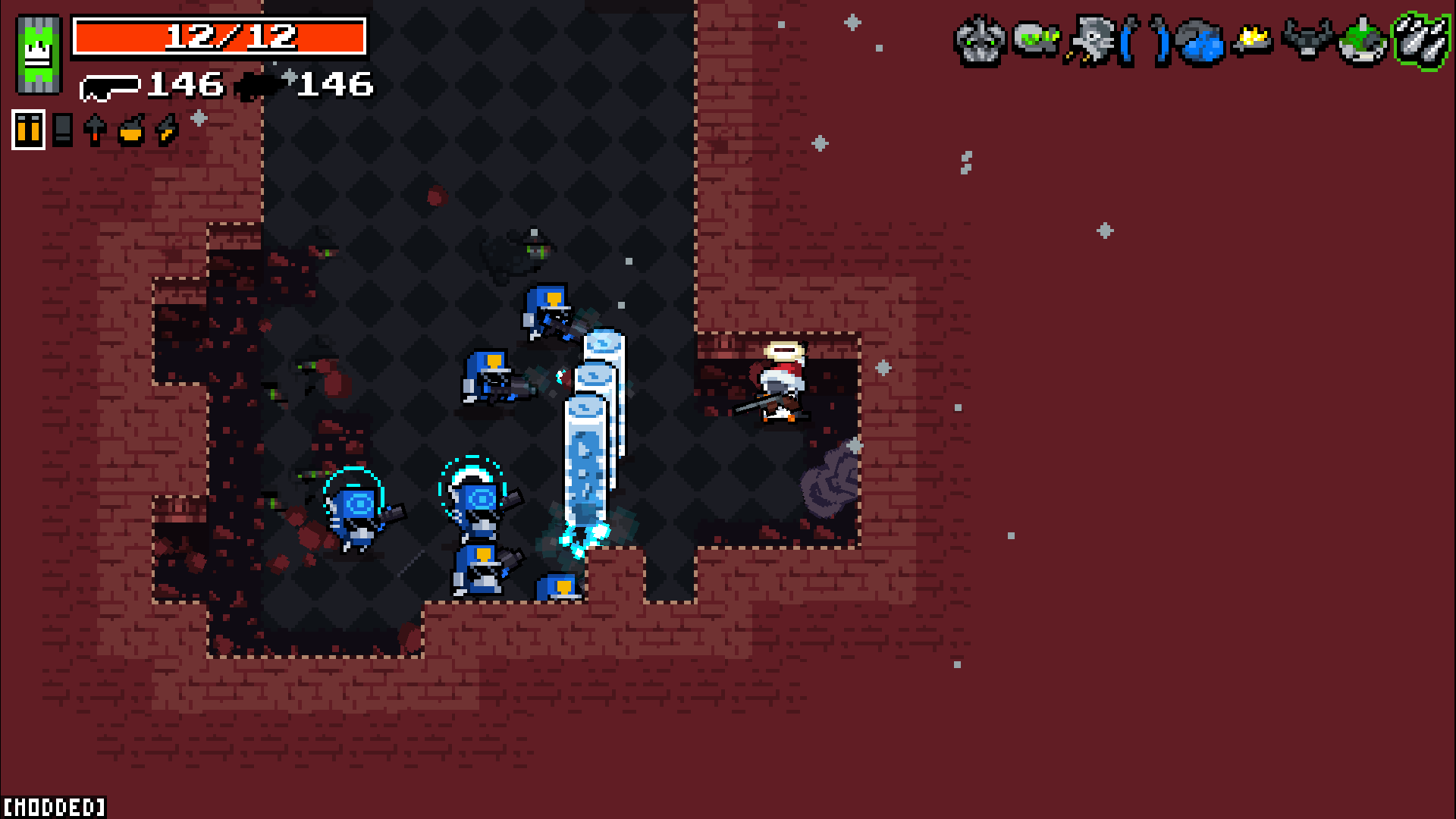Image resolution: width=1456 pixels, height=819 pixels.
Task: Click the green-glowing gray blob mutation icon
Action: [x=1035, y=39]
